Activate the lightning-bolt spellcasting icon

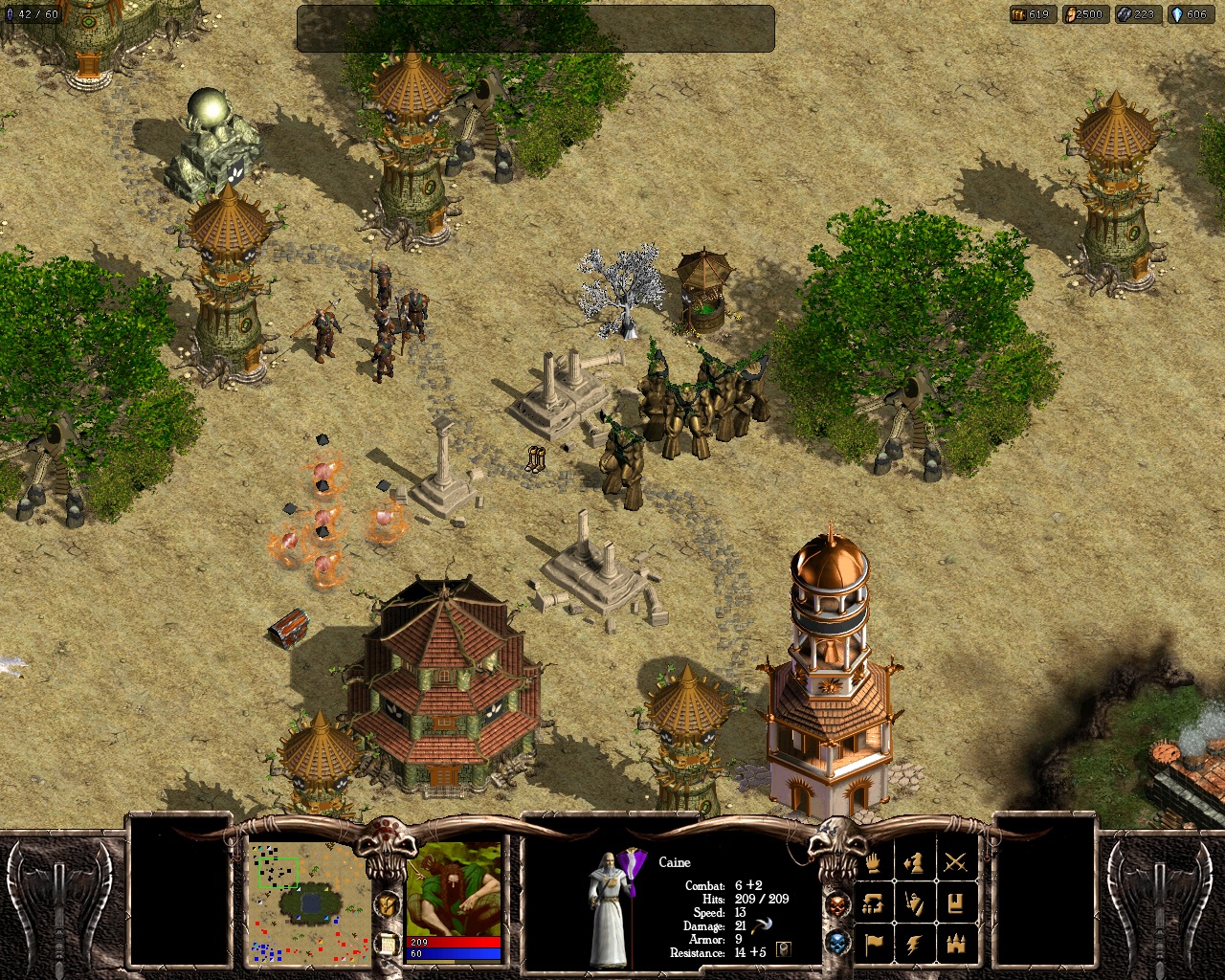point(914,945)
